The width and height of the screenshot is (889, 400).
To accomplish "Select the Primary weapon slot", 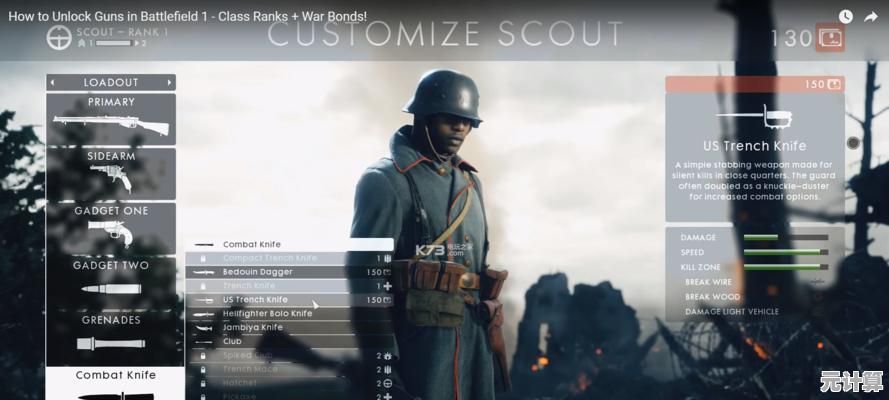I will tap(110, 119).
